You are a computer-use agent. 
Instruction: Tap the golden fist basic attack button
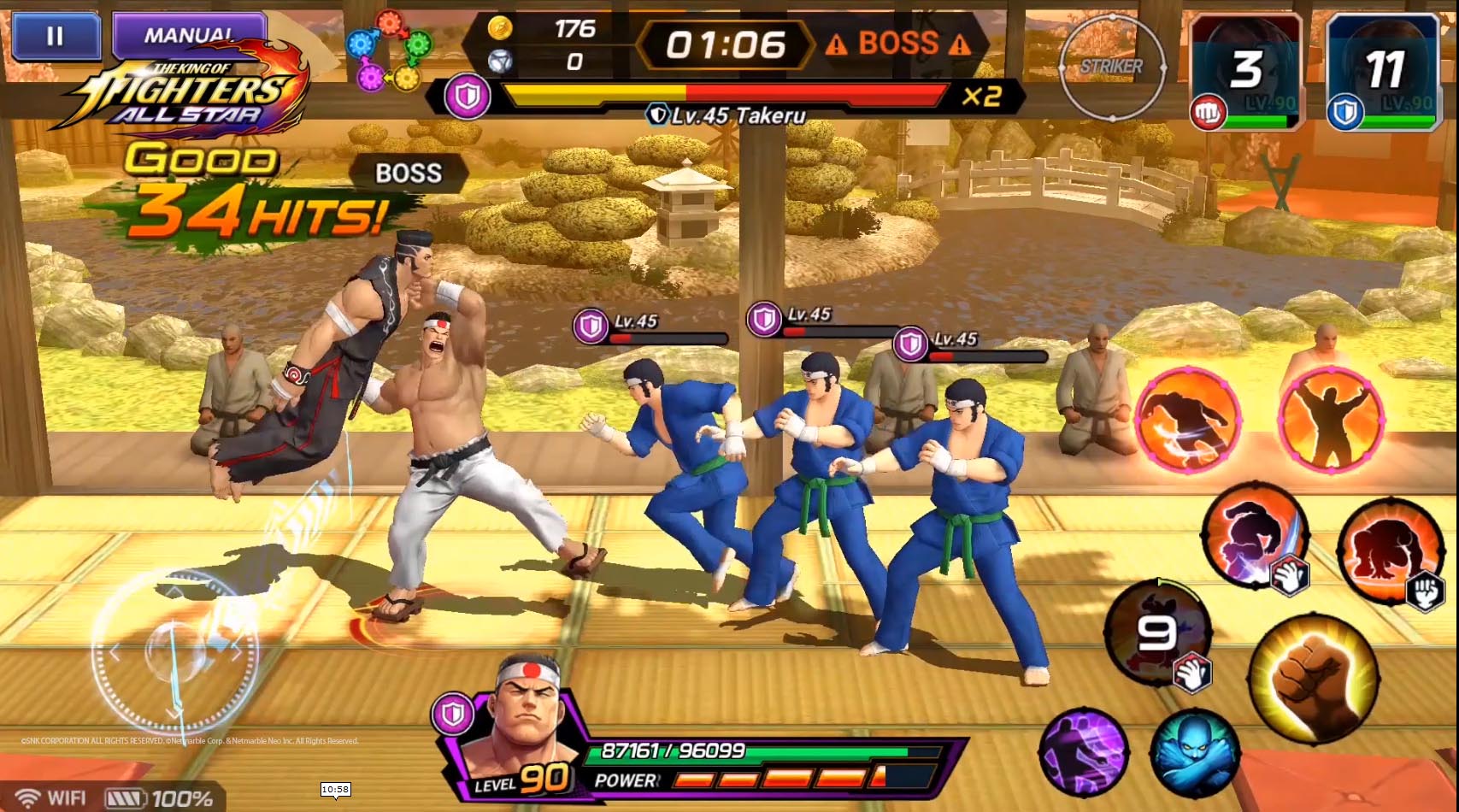pyautogui.click(x=1313, y=678)
